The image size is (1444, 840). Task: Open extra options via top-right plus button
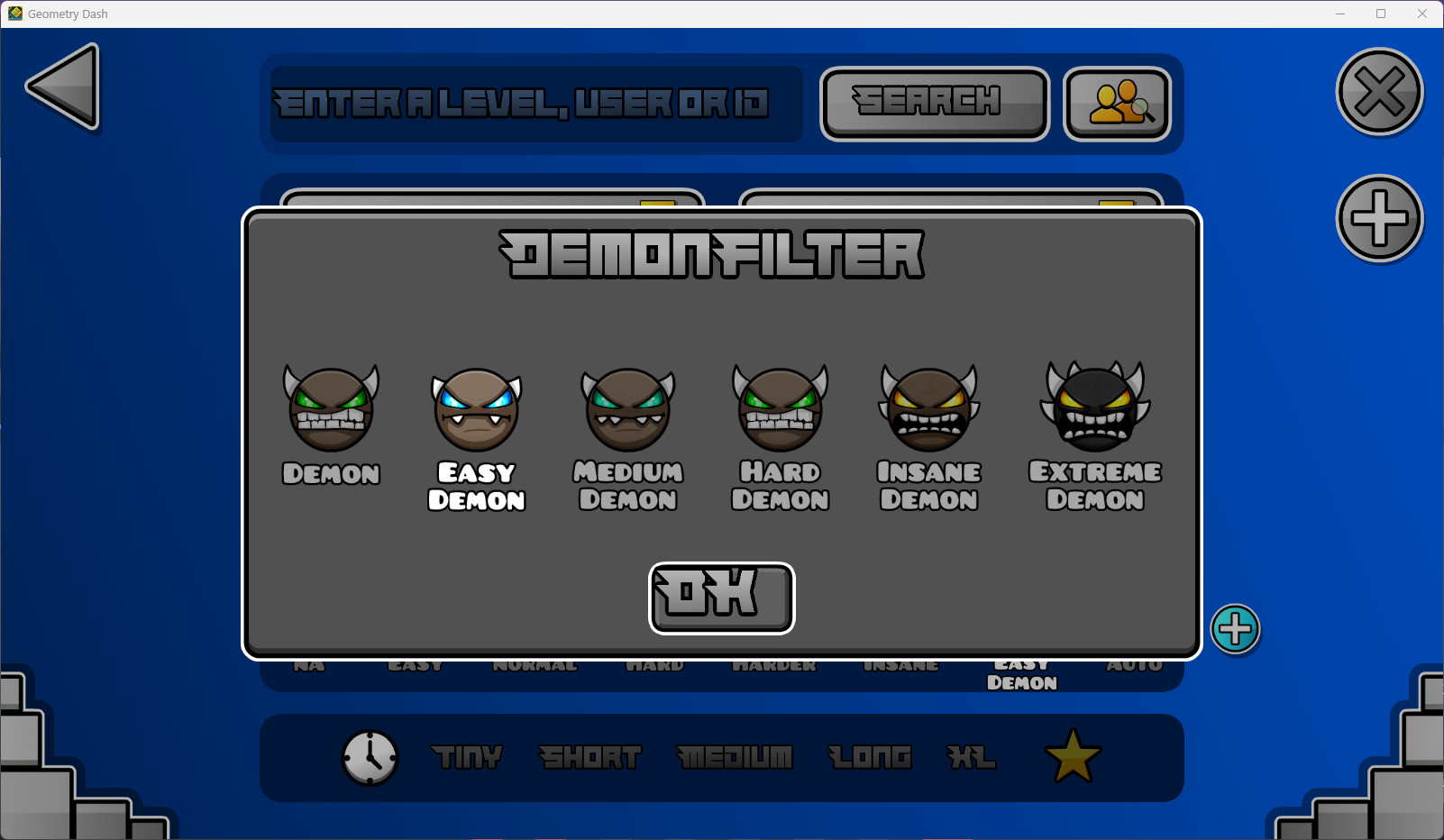pos(1379,218)
